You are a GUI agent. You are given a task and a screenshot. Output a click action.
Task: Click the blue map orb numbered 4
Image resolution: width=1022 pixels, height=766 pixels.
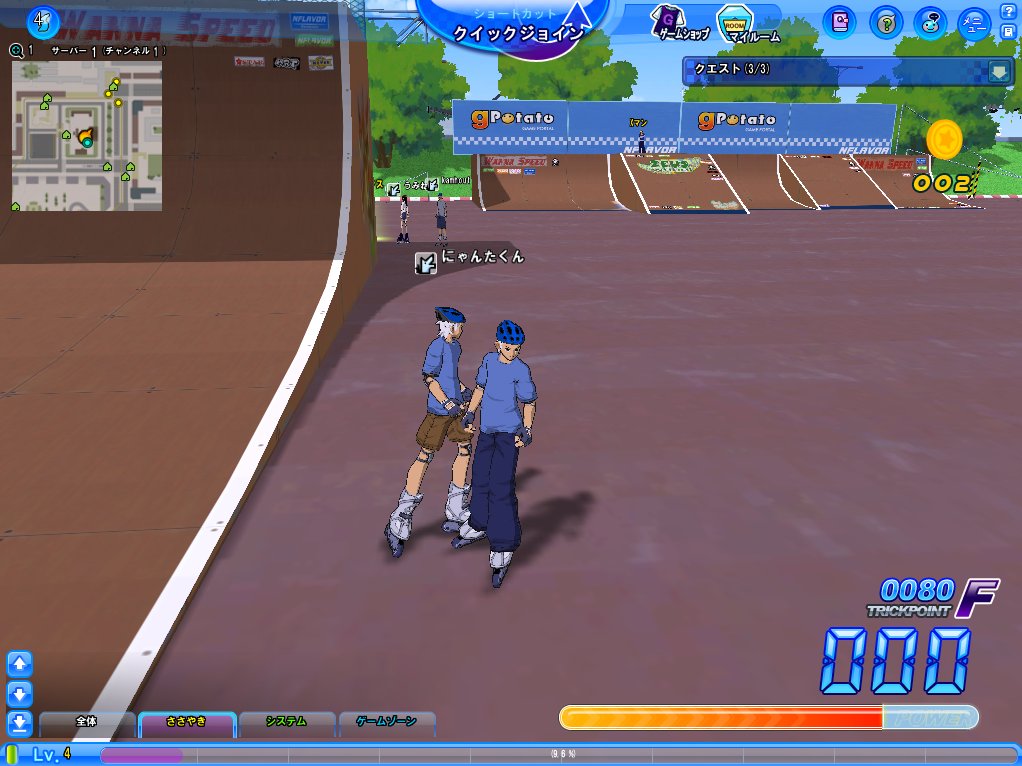pos(42,19)
